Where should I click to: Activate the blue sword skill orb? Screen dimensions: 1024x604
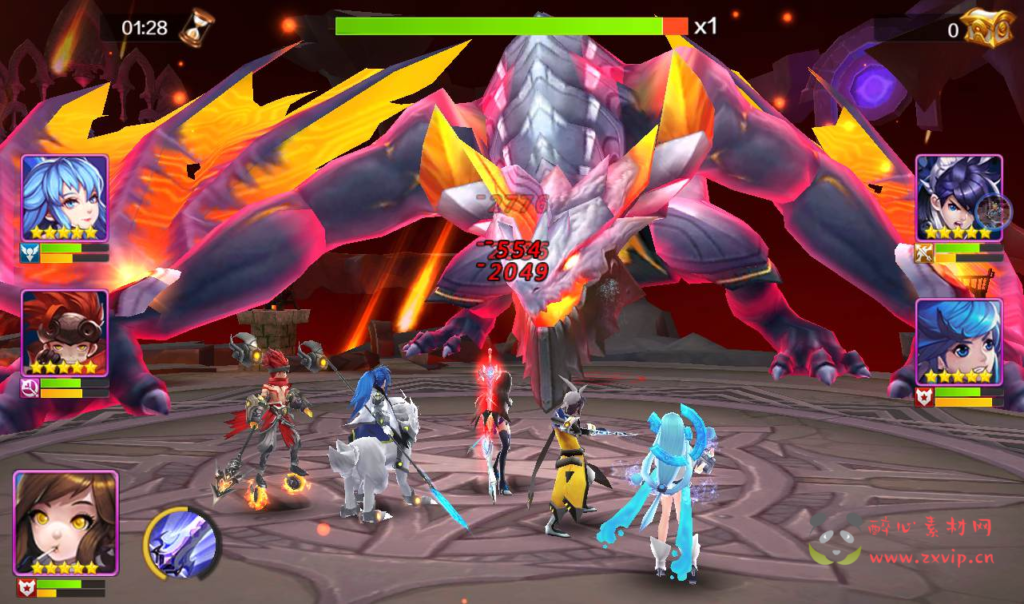pos(182,544)
